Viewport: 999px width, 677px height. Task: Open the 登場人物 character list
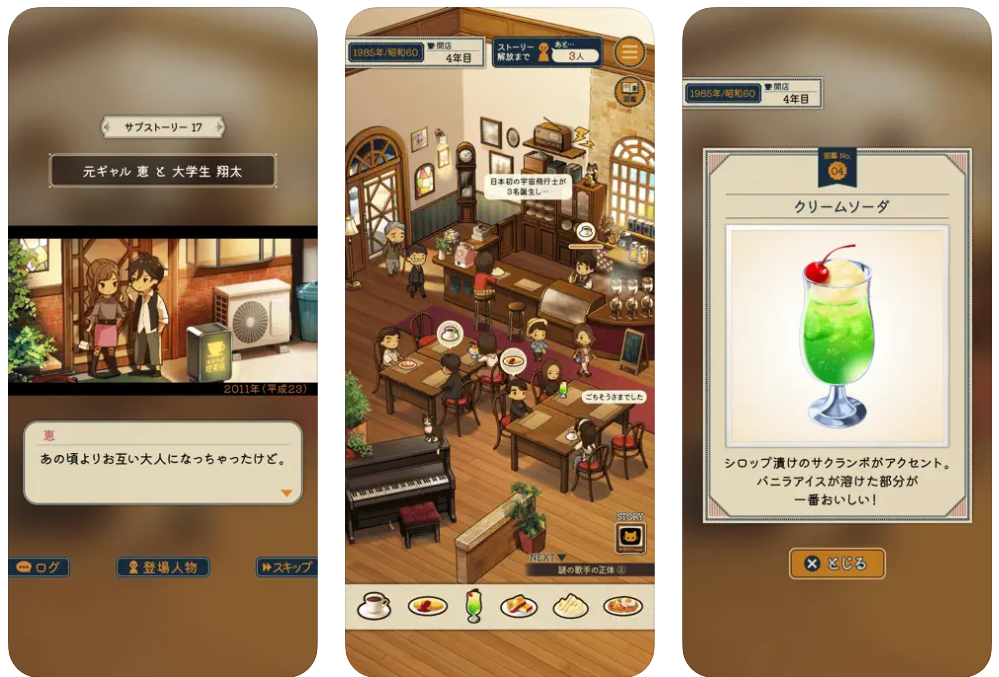163,567
